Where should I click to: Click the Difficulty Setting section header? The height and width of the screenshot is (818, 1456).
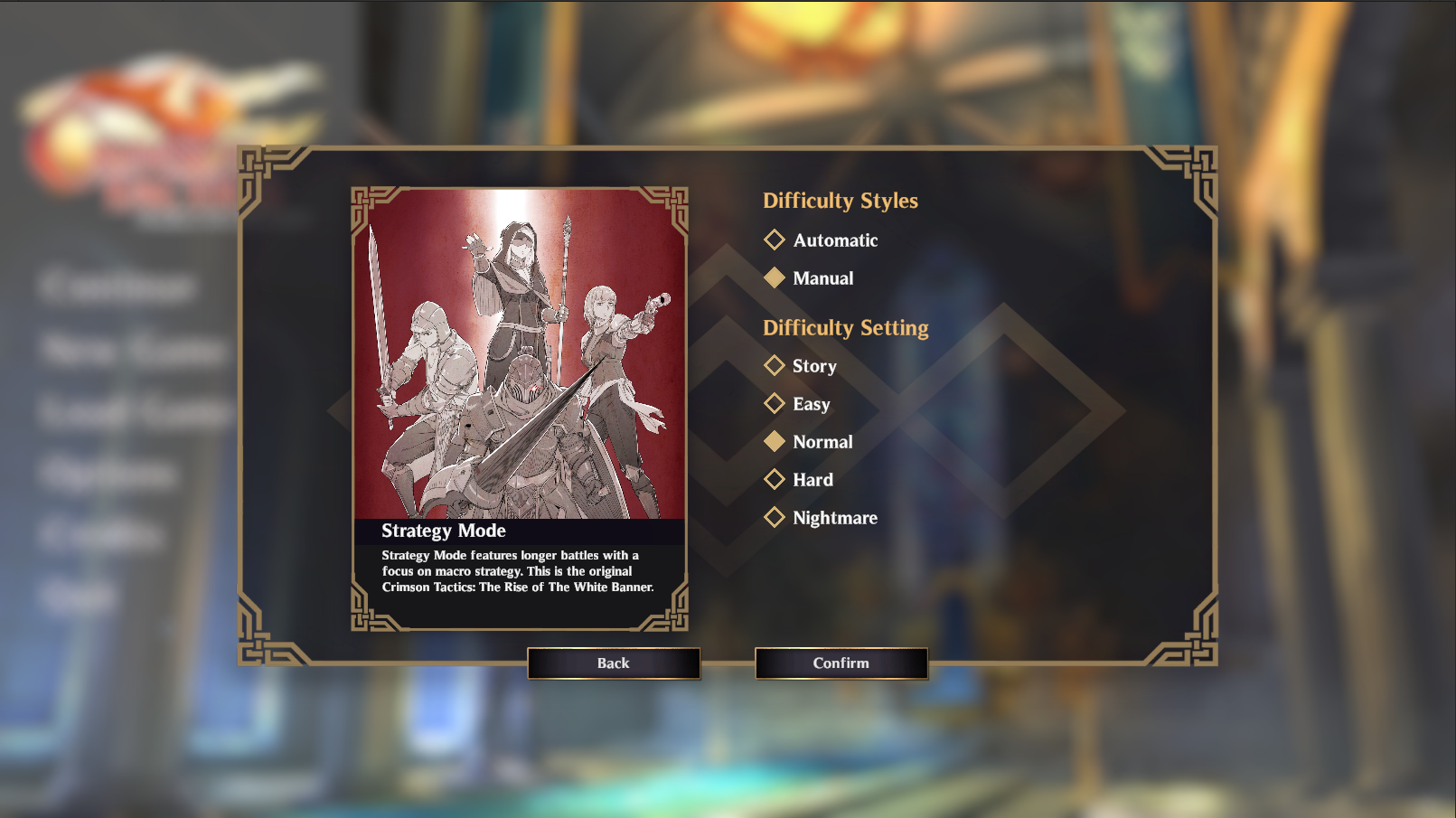pyautogui.click(x=846, y=329)
